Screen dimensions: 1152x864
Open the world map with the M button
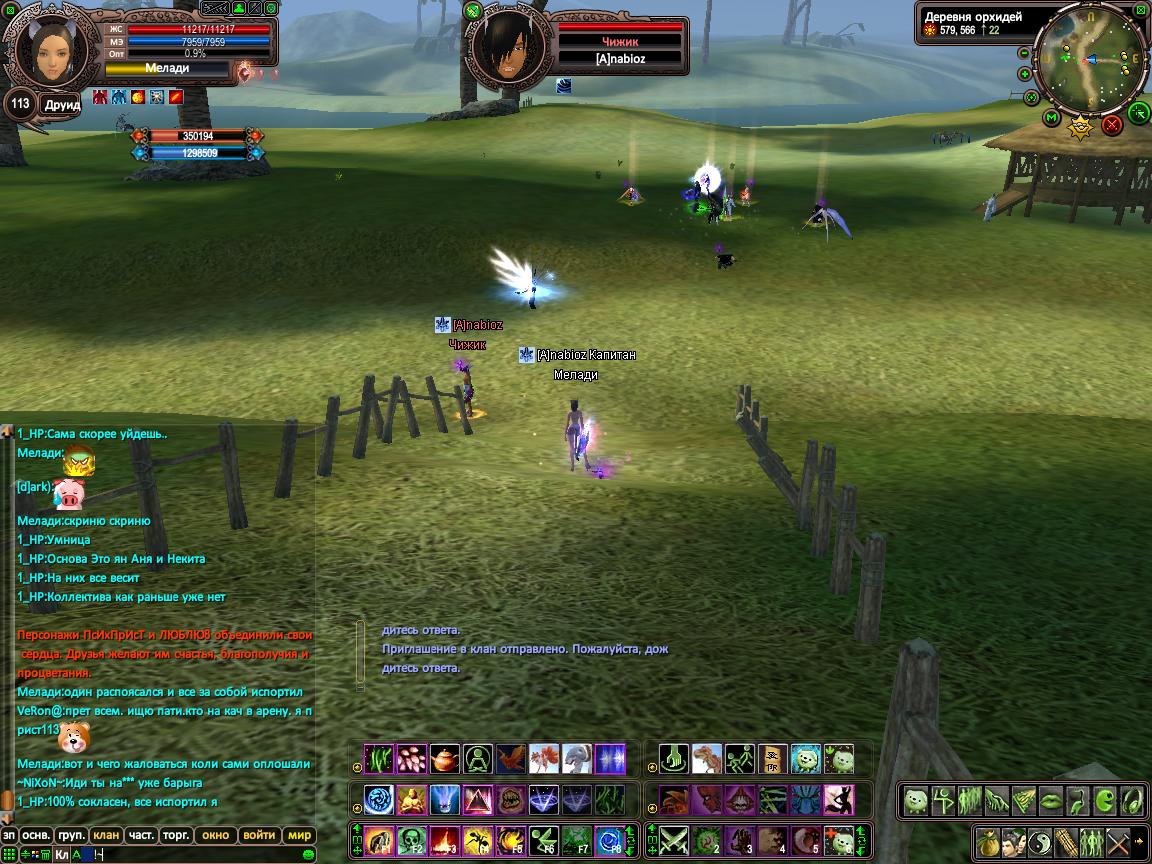(1051, 118)
